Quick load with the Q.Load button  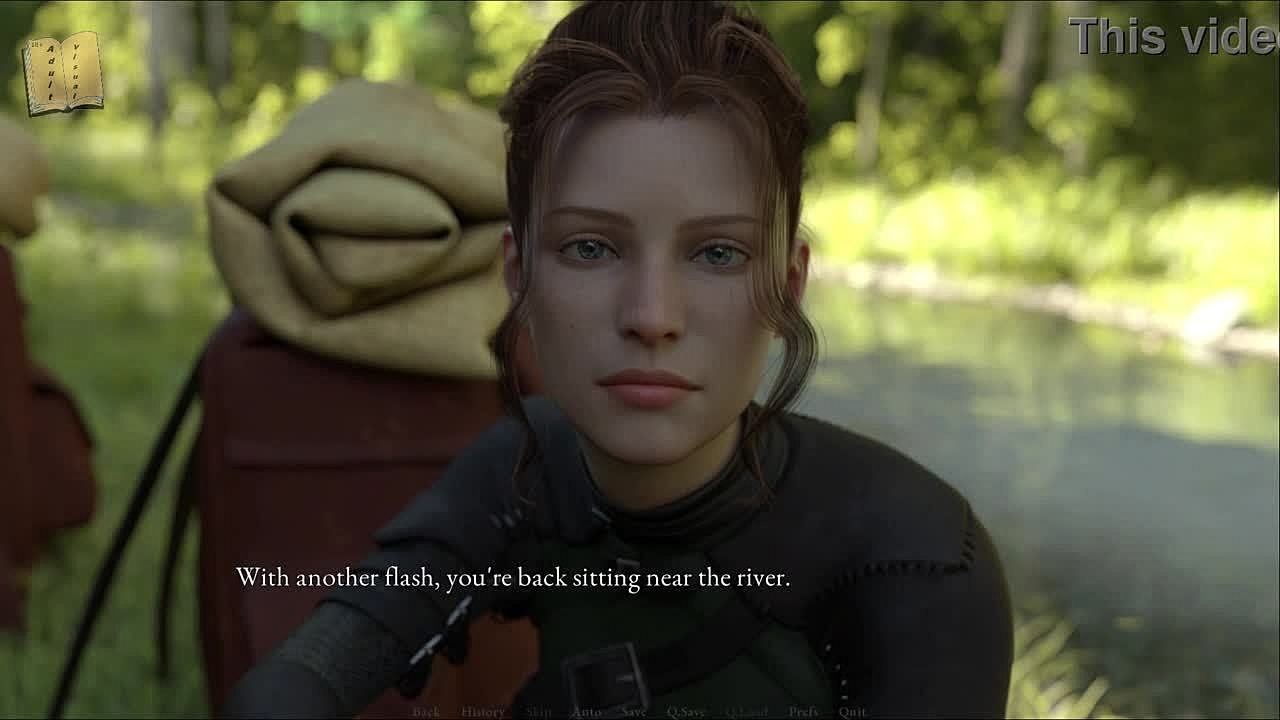pyautogui.click(x=746, y=712)
